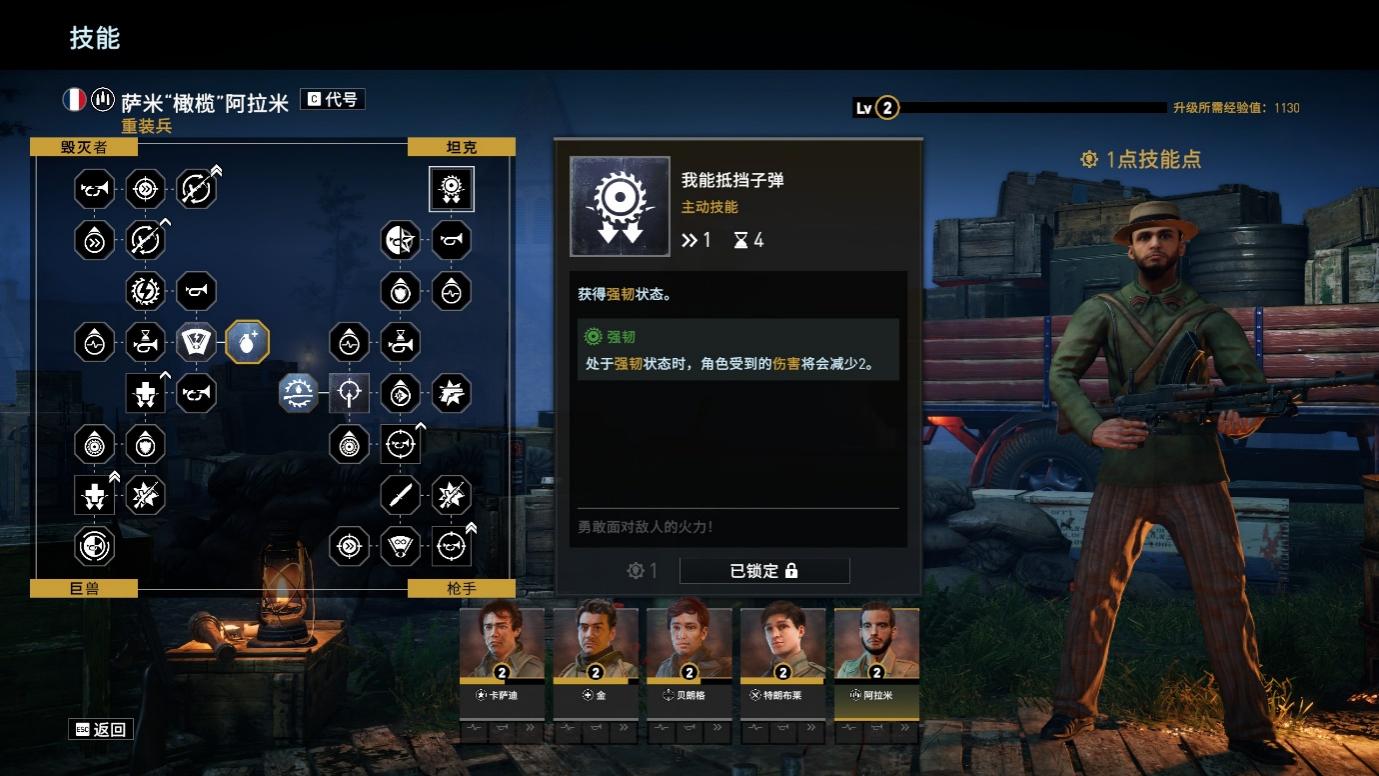Select the highlighted 我能抵挡子弹 skill node
This screenshot has width=1379, height=776.
(x=451, y=189)
